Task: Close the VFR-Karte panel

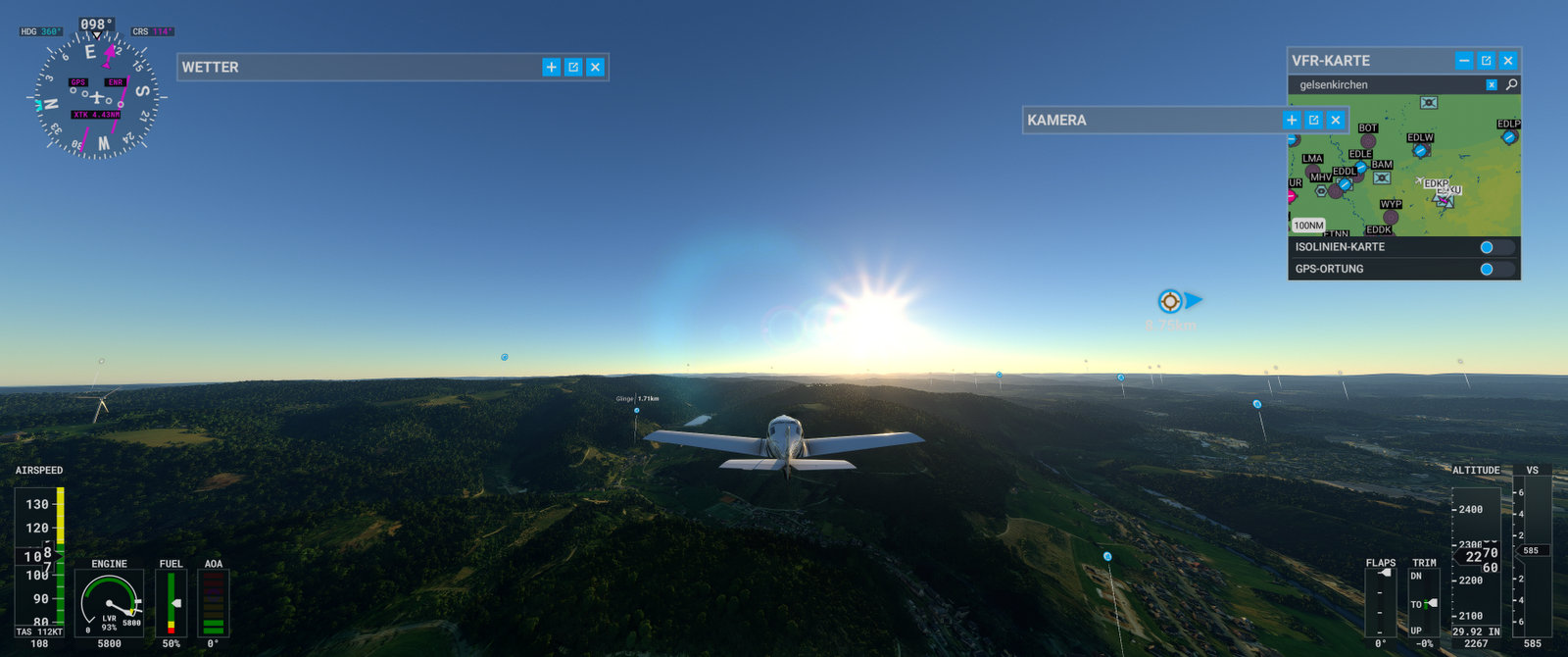Action: pos(1508,61)
